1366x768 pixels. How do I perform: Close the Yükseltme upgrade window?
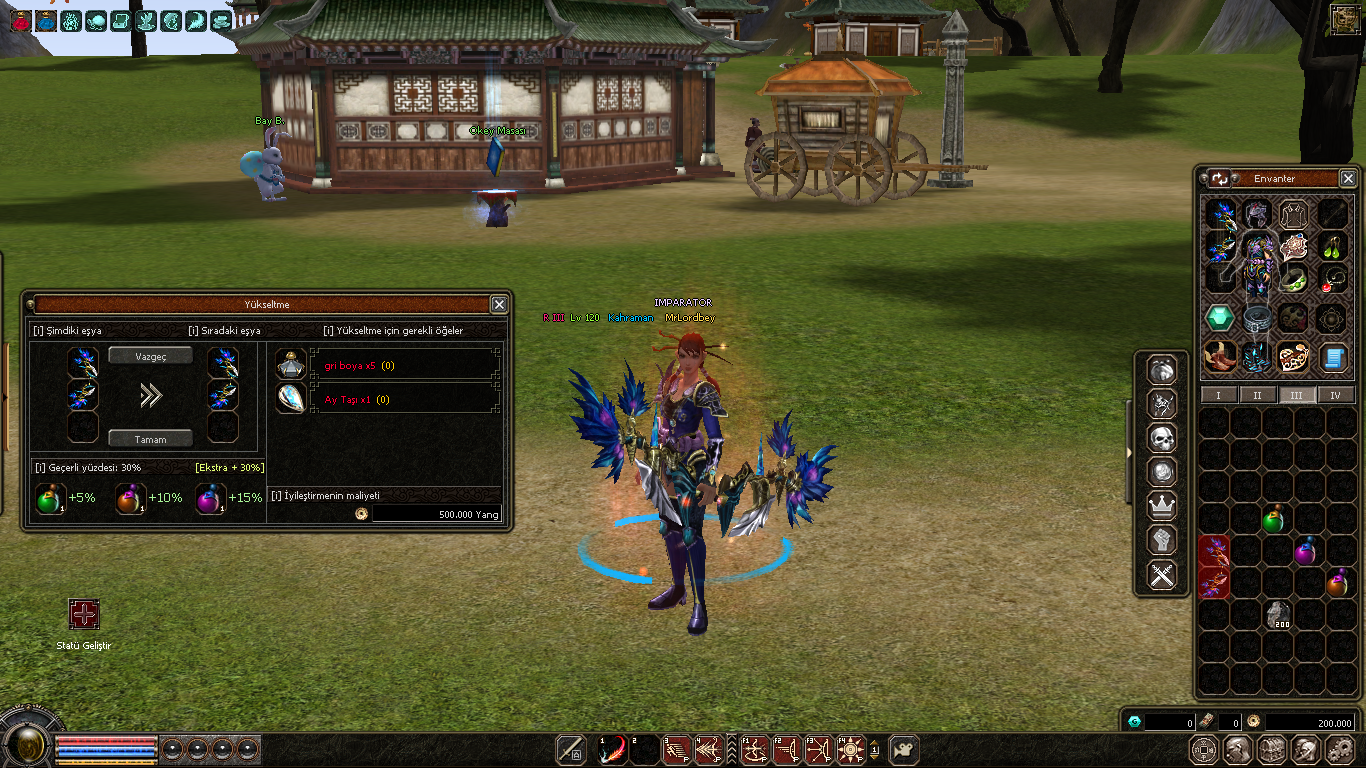tap(499, 304)
